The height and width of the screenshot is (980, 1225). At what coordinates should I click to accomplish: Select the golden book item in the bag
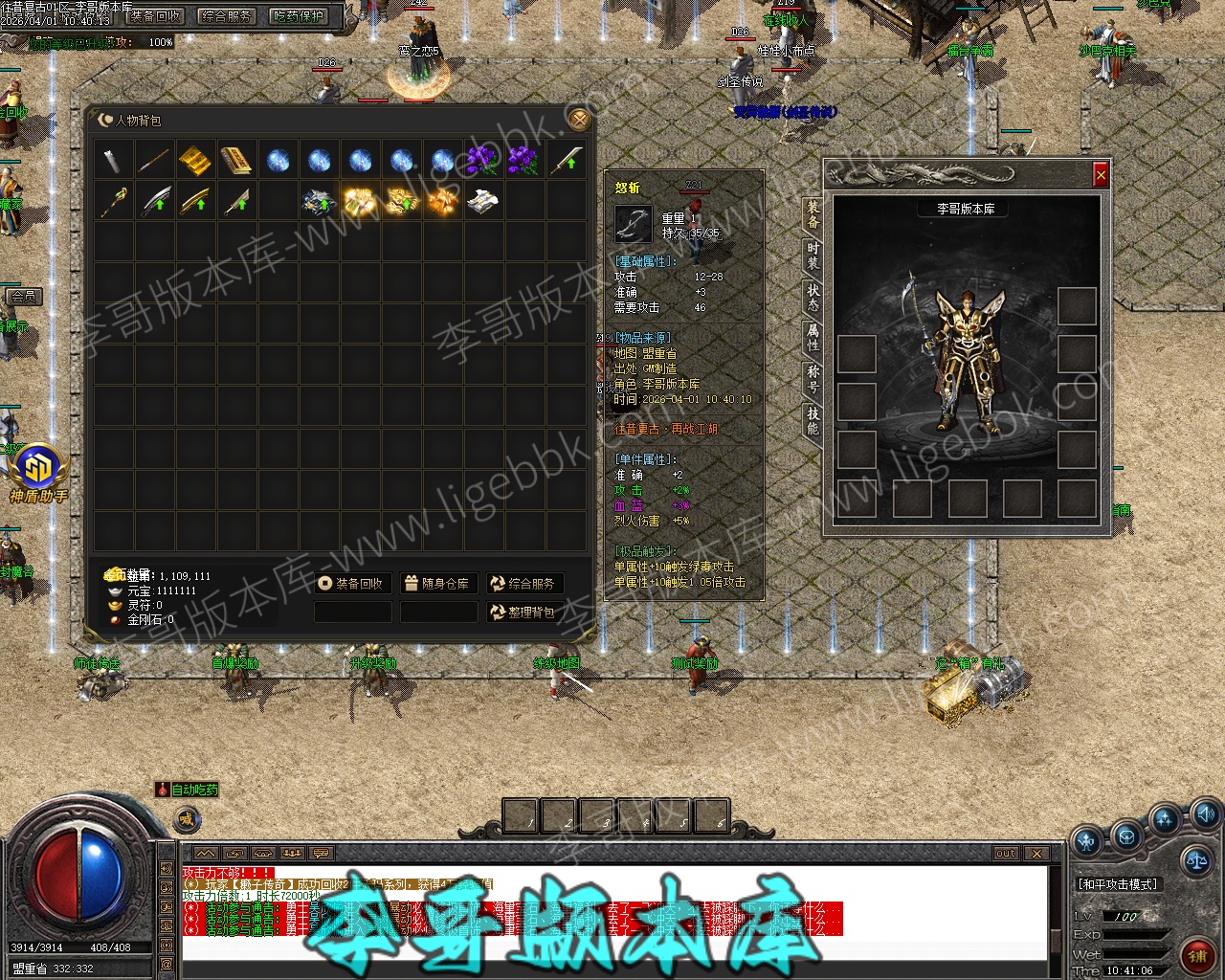tap(236, 160)
